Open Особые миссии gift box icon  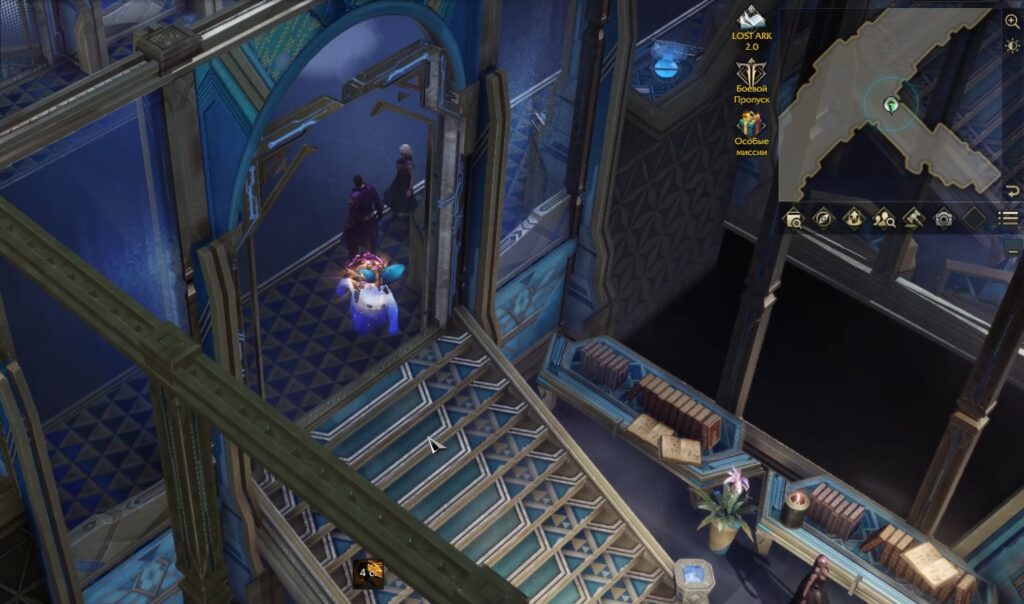click(x=750, y=124)
